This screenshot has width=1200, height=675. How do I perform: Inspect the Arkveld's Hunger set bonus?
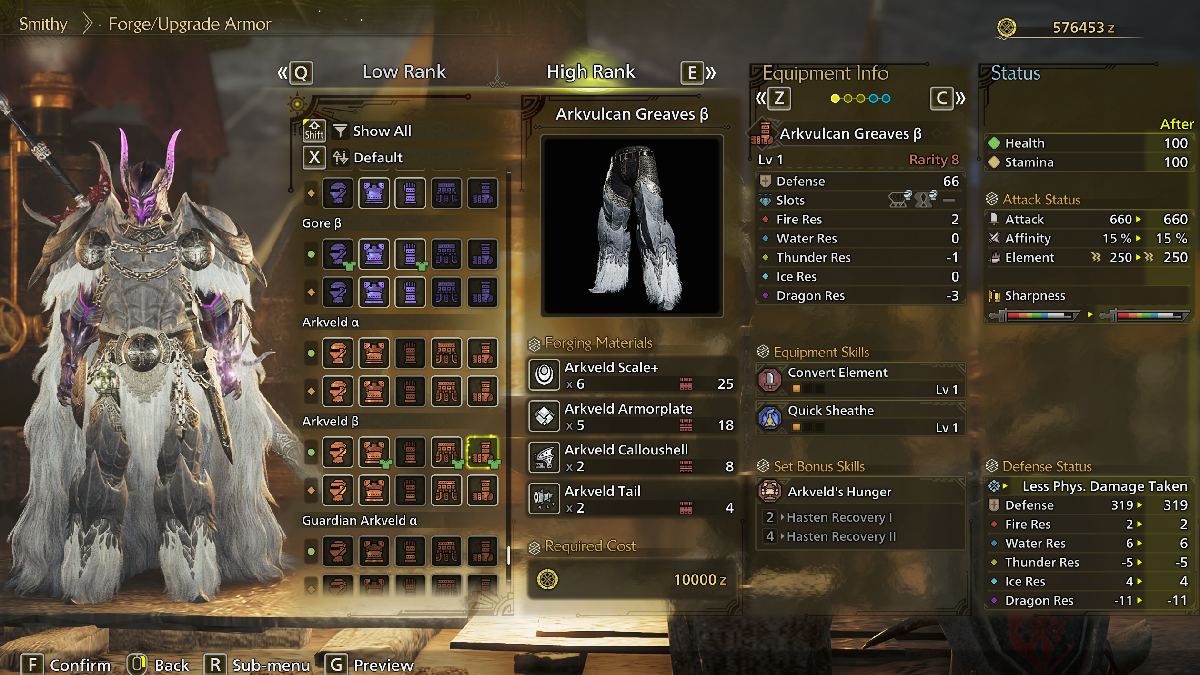(x=860, y=492)
